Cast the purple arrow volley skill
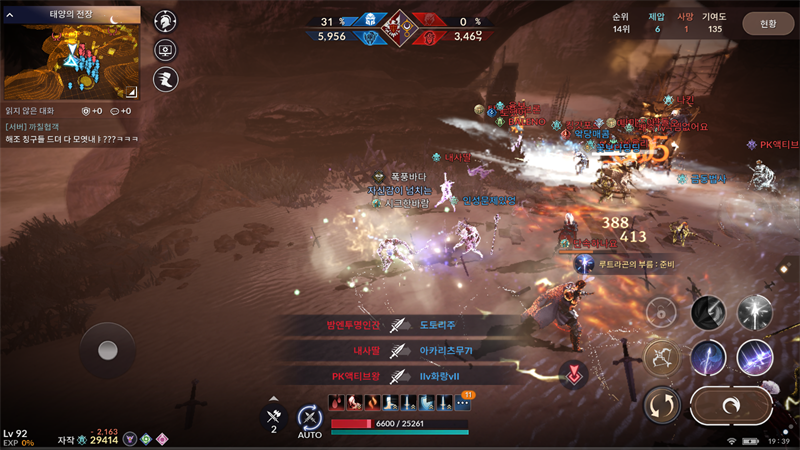The width and height of the screenshot is (800, 450). (x=754, y=358)
